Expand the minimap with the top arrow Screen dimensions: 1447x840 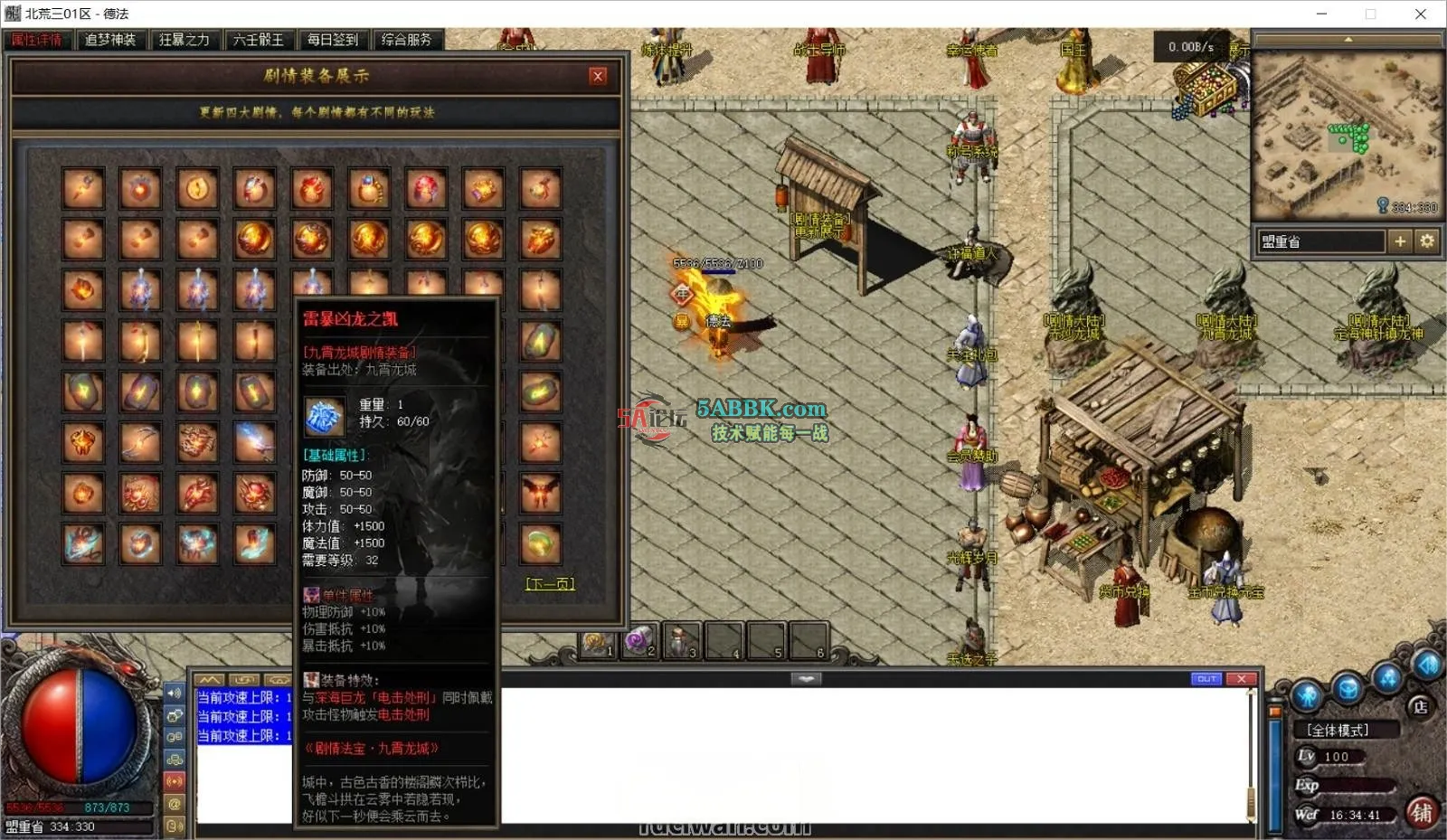[x=1350, y=41]
